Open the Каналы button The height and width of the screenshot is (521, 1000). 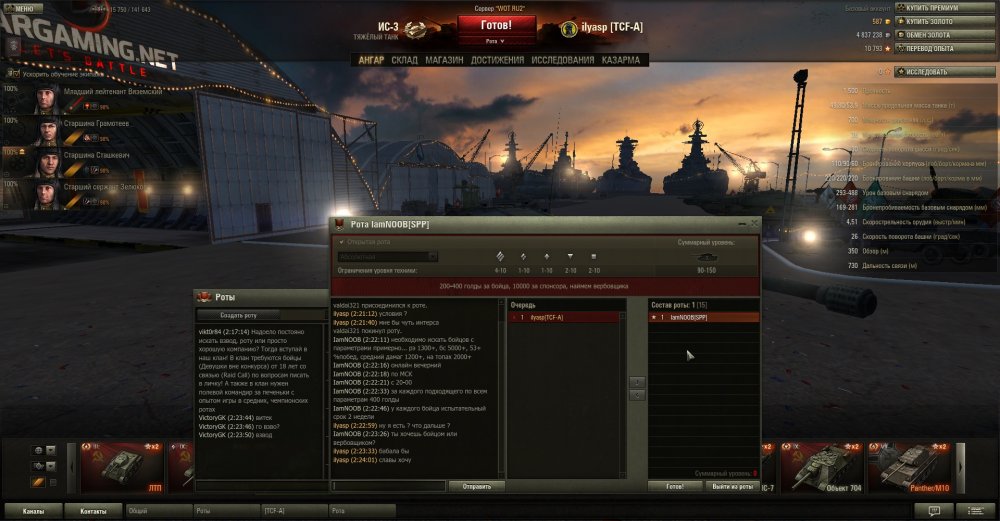(33, 511)
